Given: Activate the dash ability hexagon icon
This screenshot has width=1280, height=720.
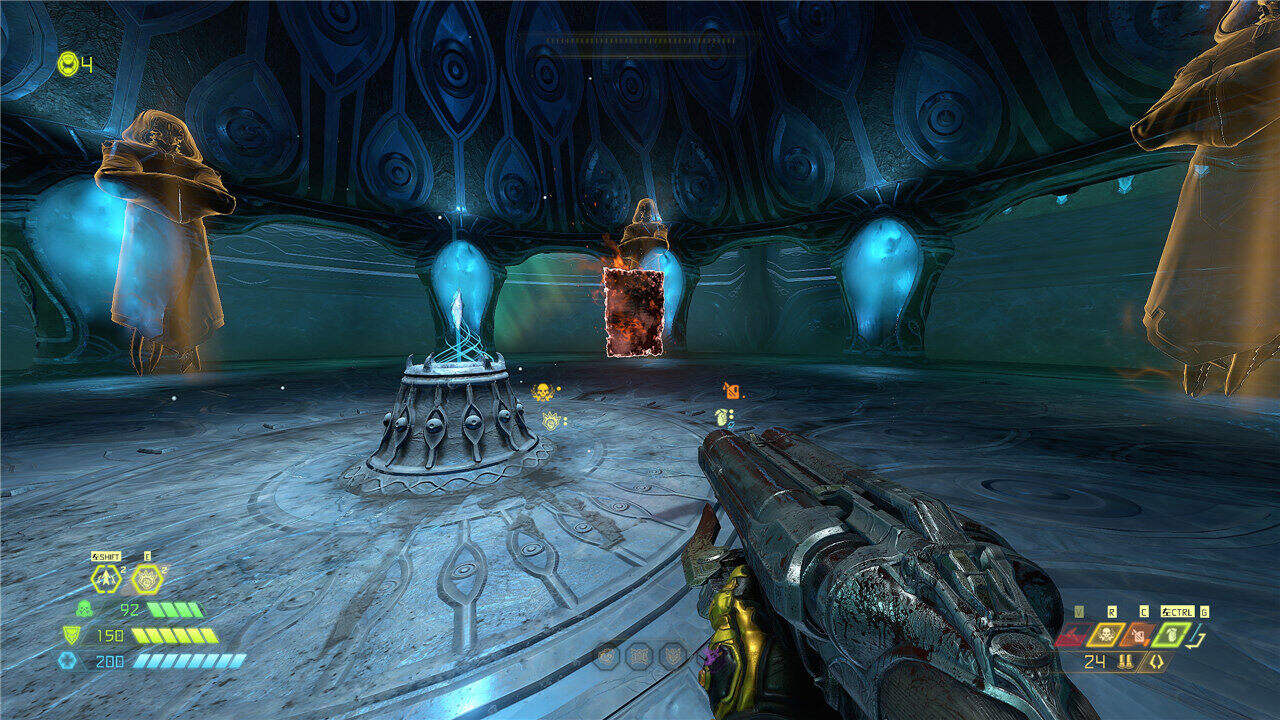Looking at the screenshot, I should coord(105,578).
